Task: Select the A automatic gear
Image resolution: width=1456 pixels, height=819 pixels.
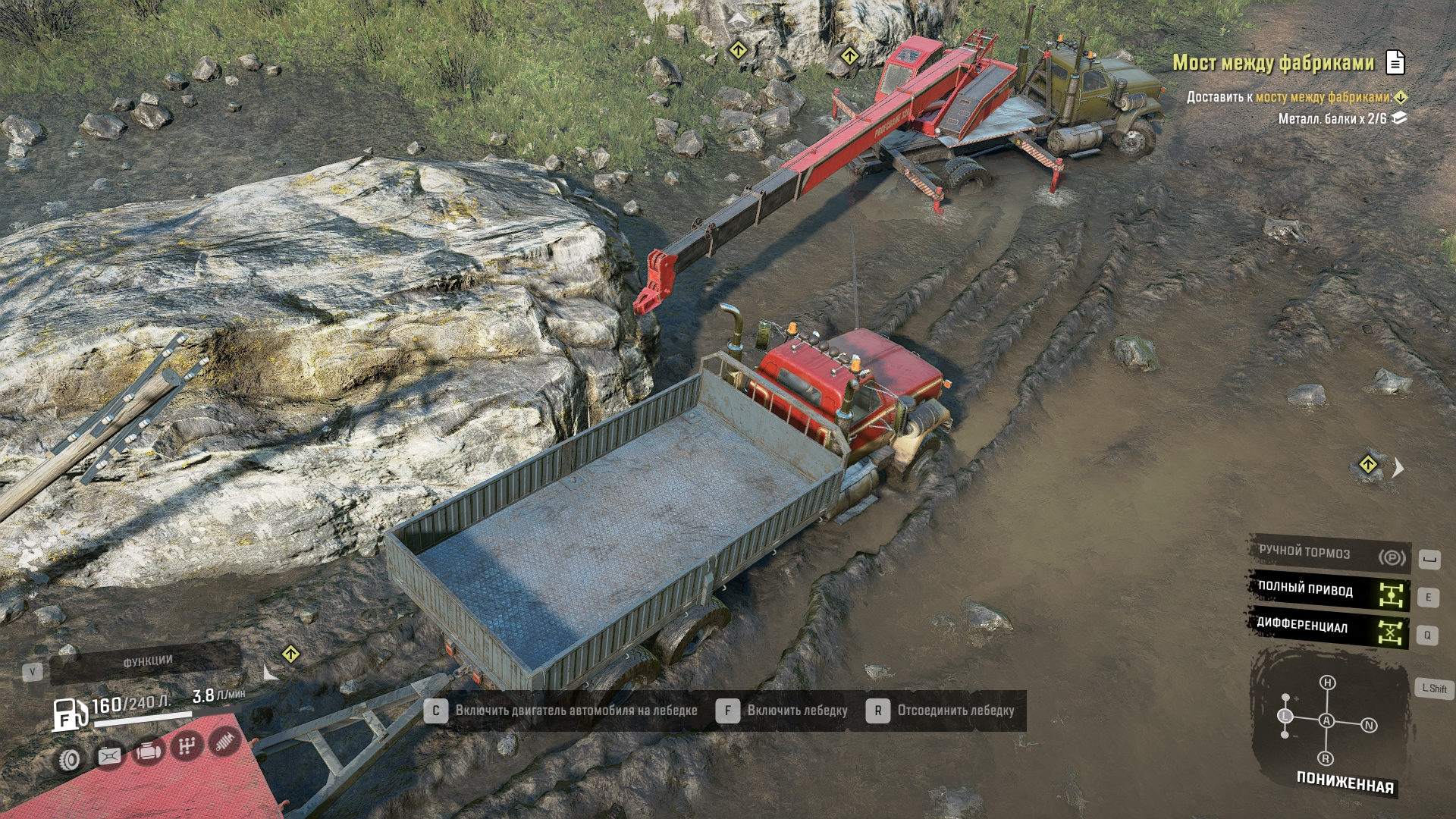Action: click(x=1326, y=720)
